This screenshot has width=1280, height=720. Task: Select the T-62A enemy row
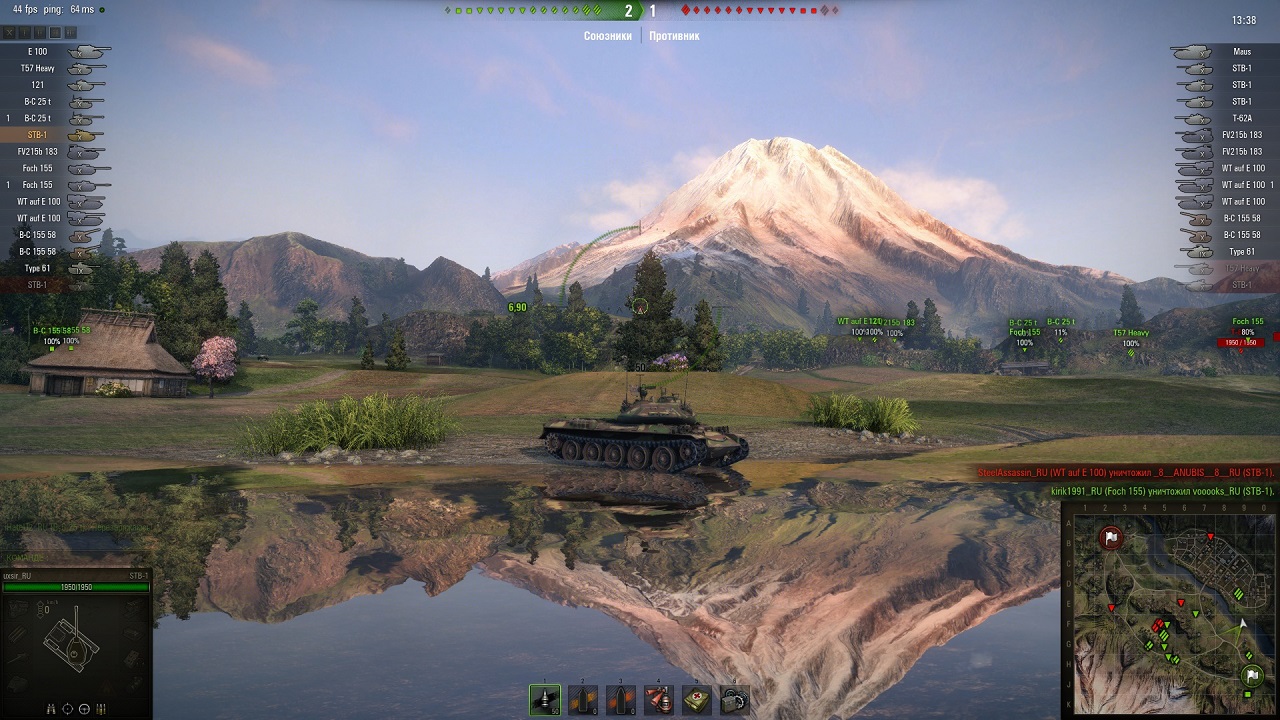1225,118
